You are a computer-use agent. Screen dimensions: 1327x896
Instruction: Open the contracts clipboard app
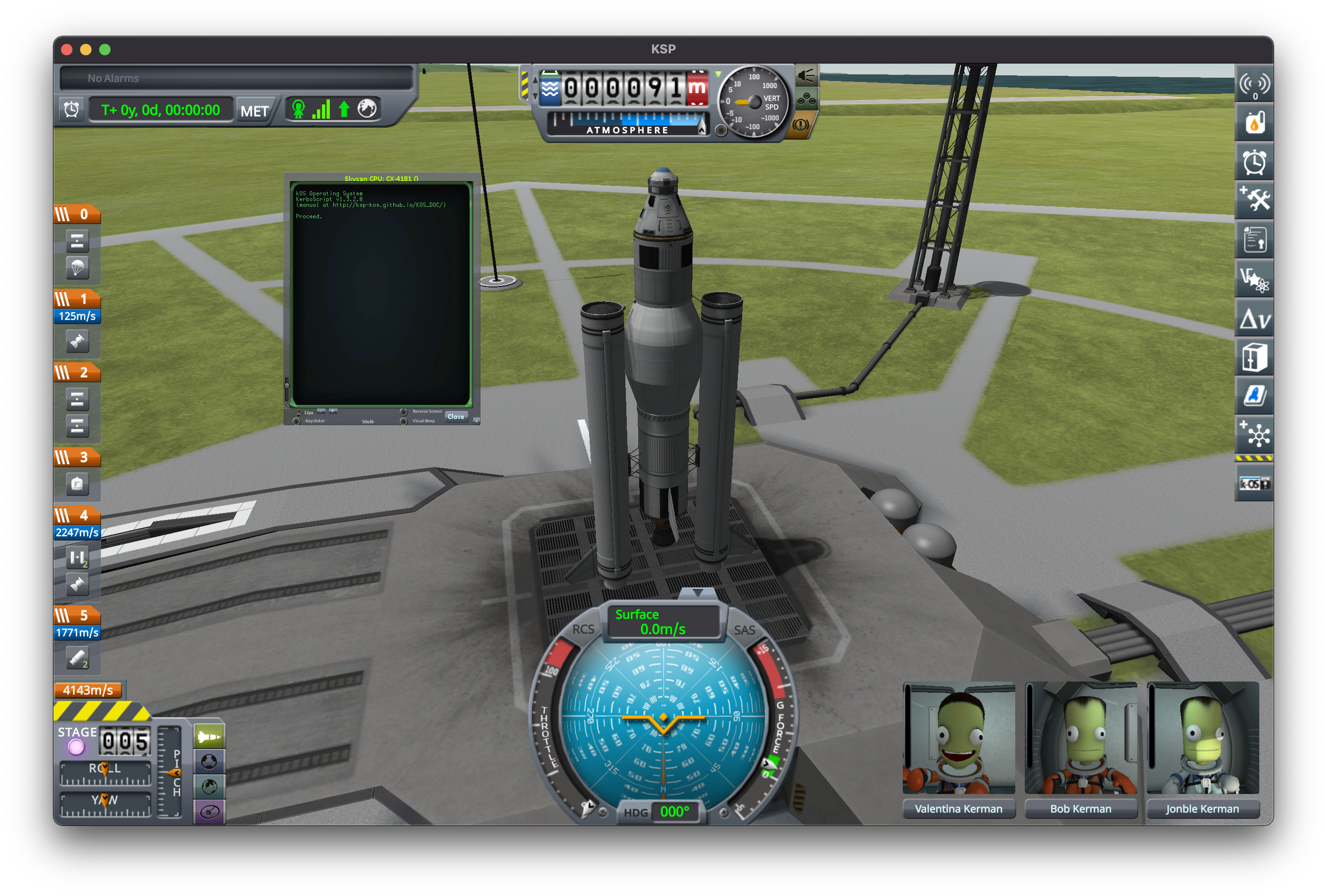[1254, 240]
